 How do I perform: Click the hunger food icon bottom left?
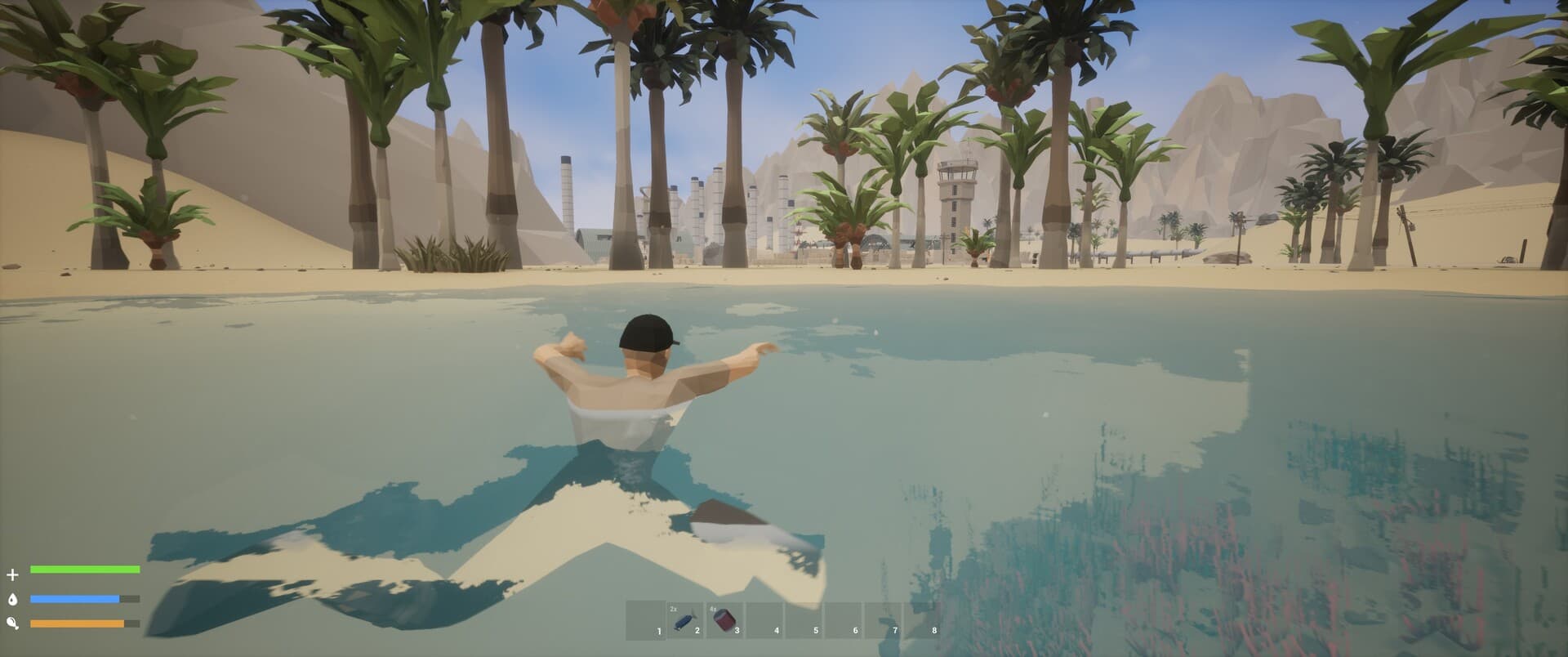14,623
